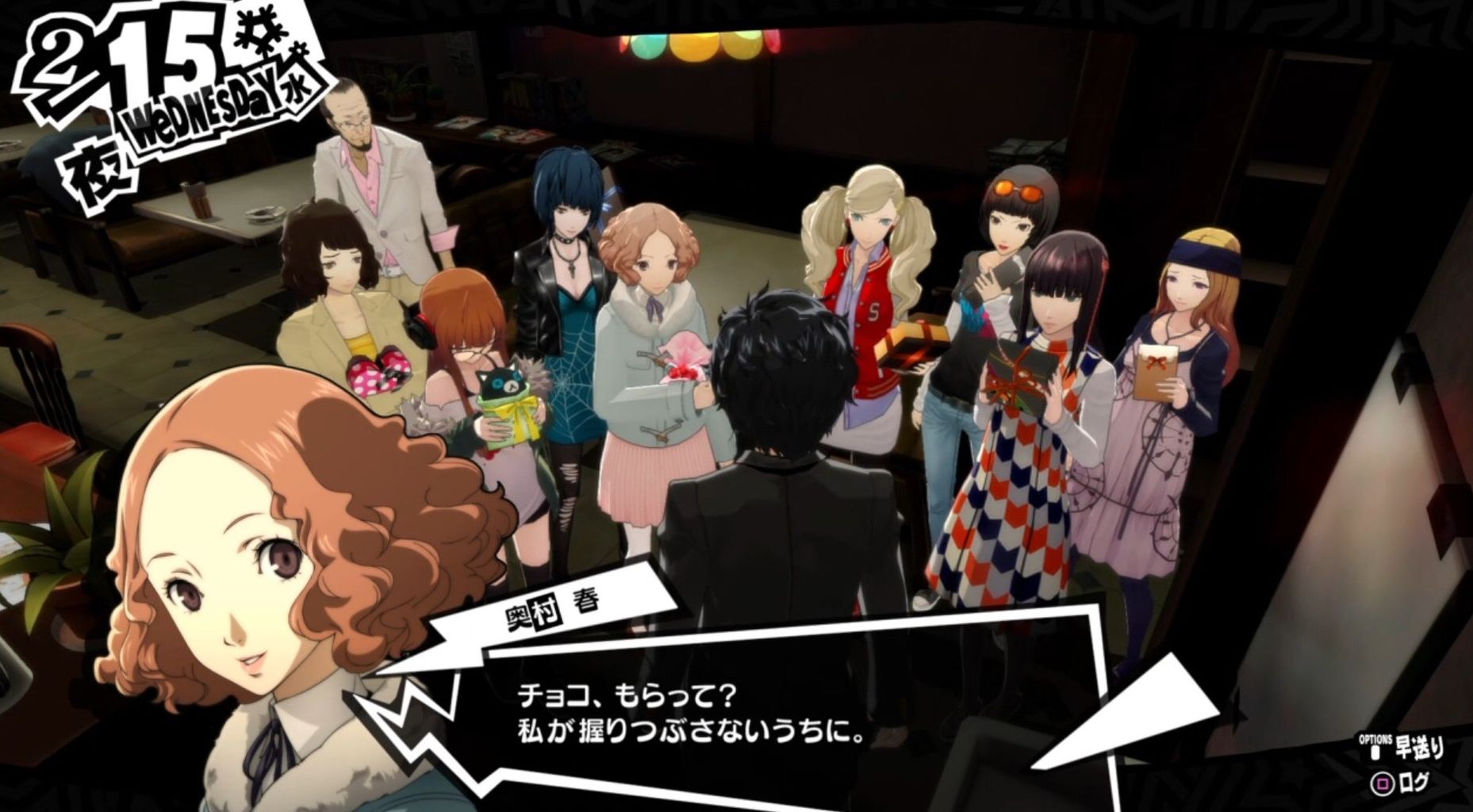This screenshot has height=812, width=1473.
Task: Toggle 早送り fast-forward mode
Action: (x=1420, y=747)
